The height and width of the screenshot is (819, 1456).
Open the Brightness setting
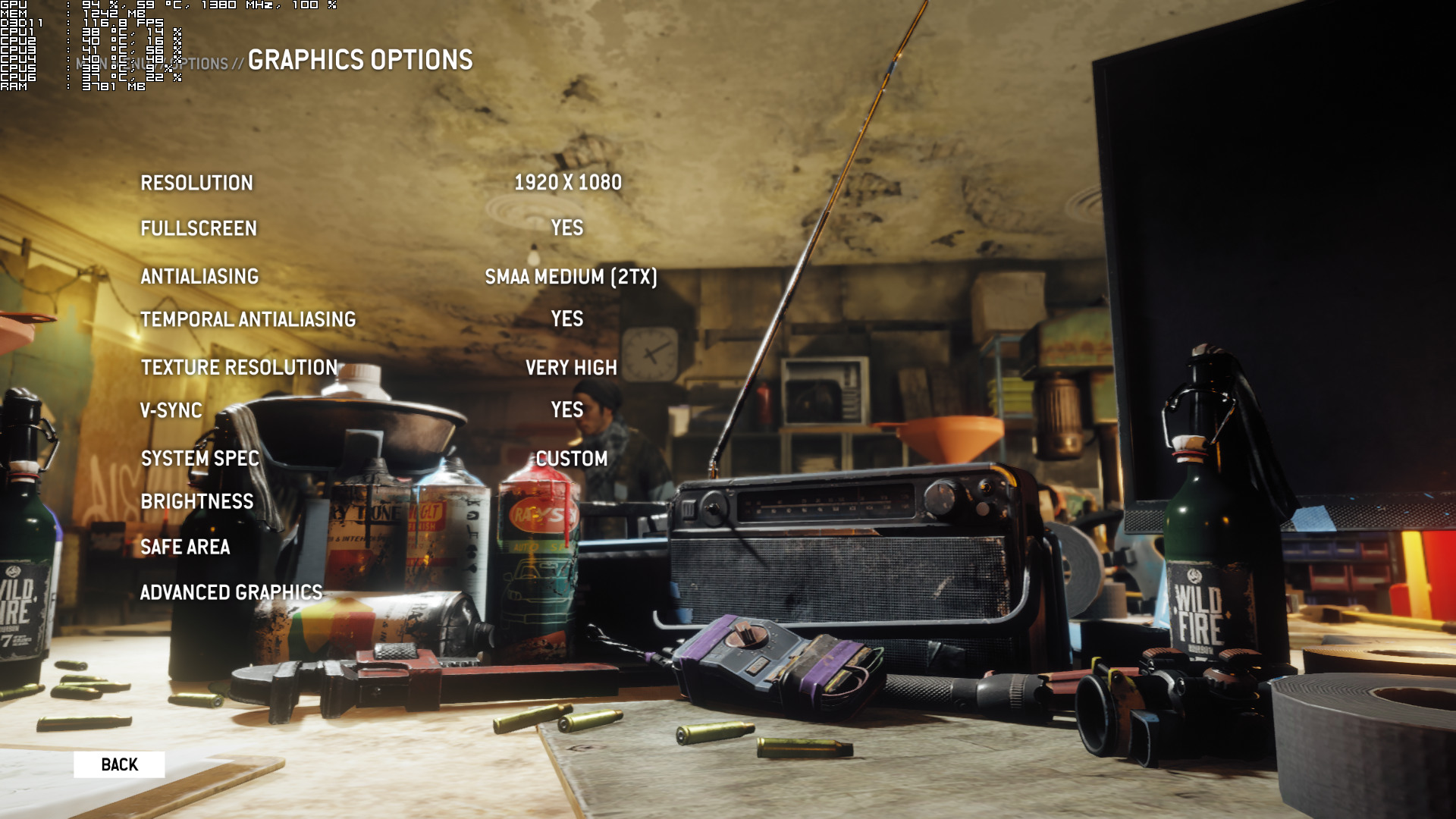tap(197, 501)
